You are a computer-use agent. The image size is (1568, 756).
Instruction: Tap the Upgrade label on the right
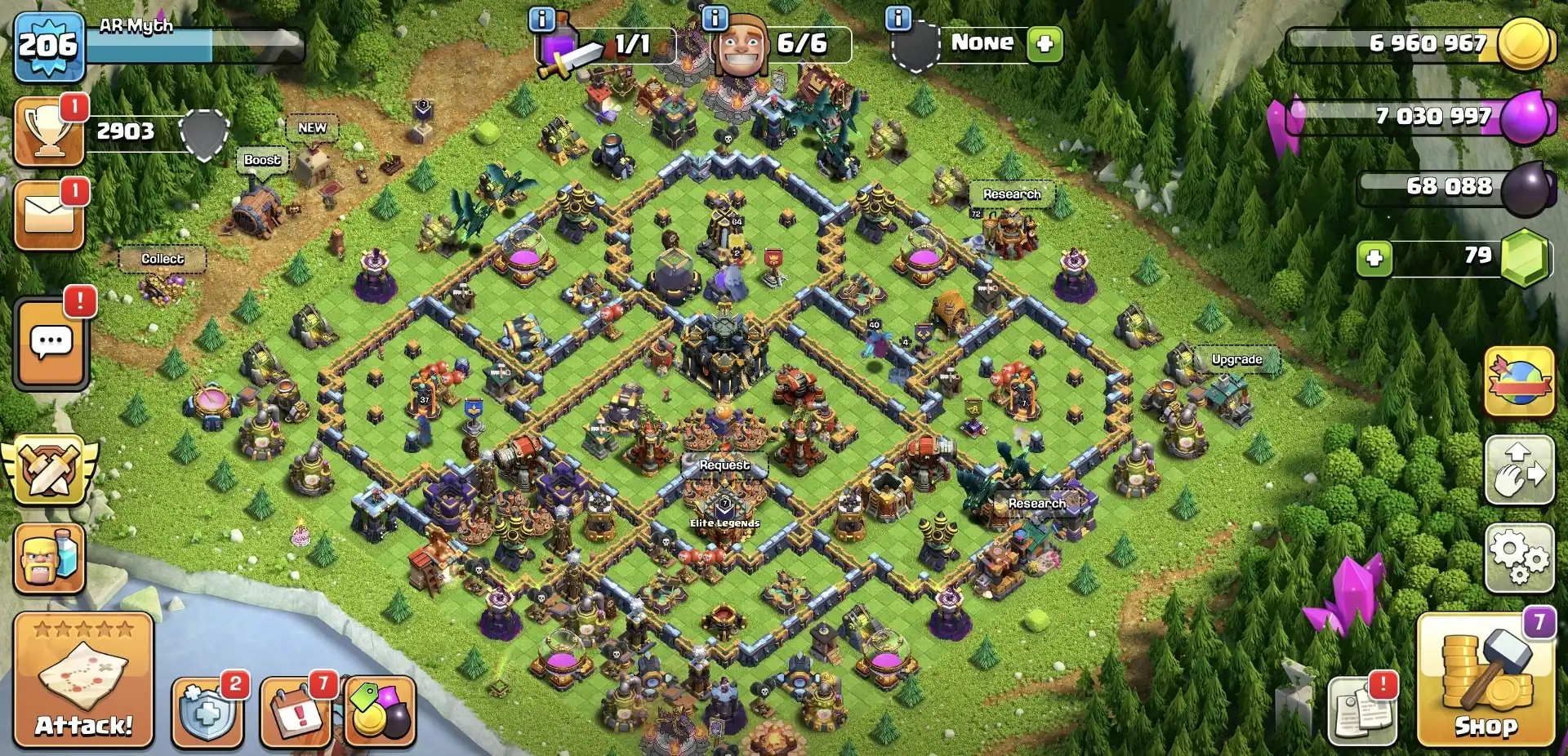1236,359
